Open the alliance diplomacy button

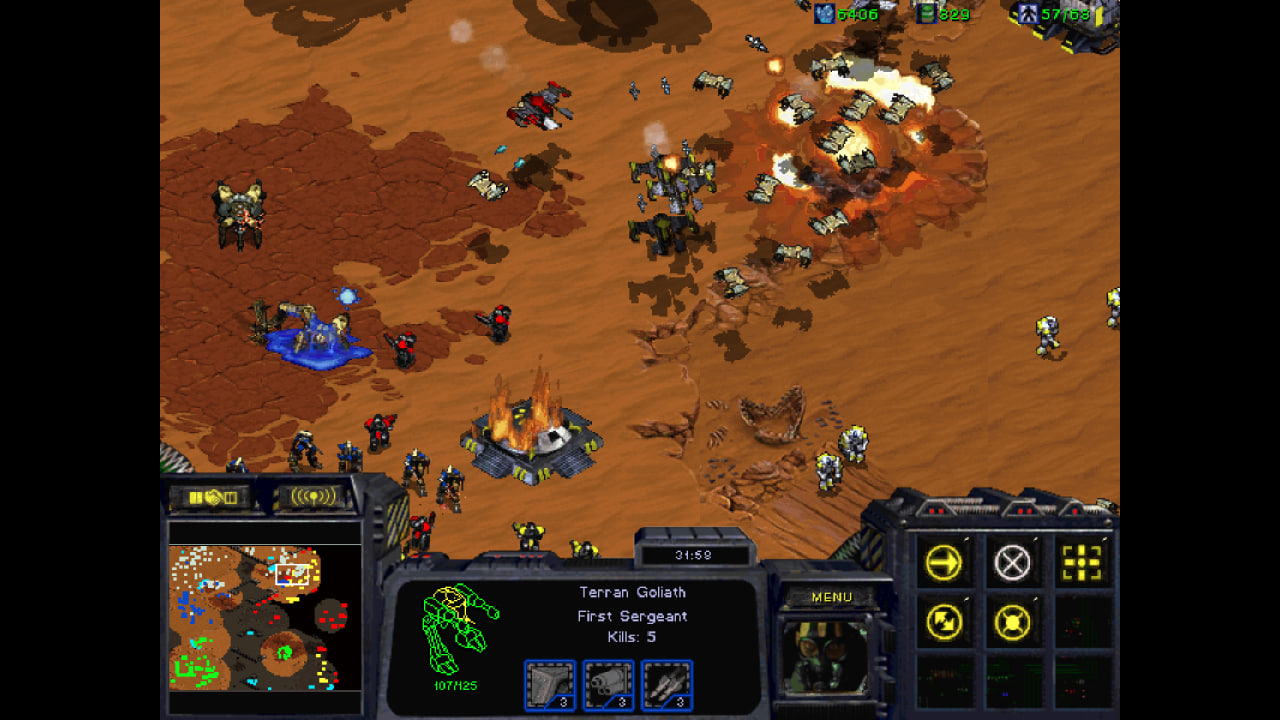[x=213, y=497]
